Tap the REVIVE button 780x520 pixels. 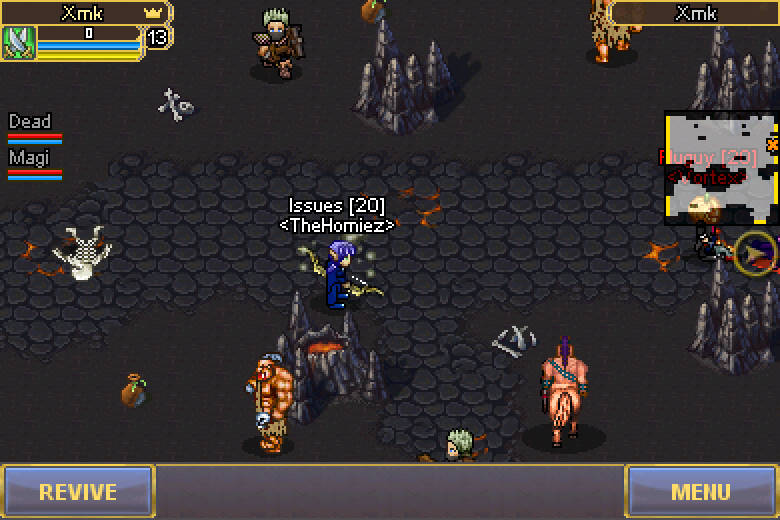click(x=77, y=491)
